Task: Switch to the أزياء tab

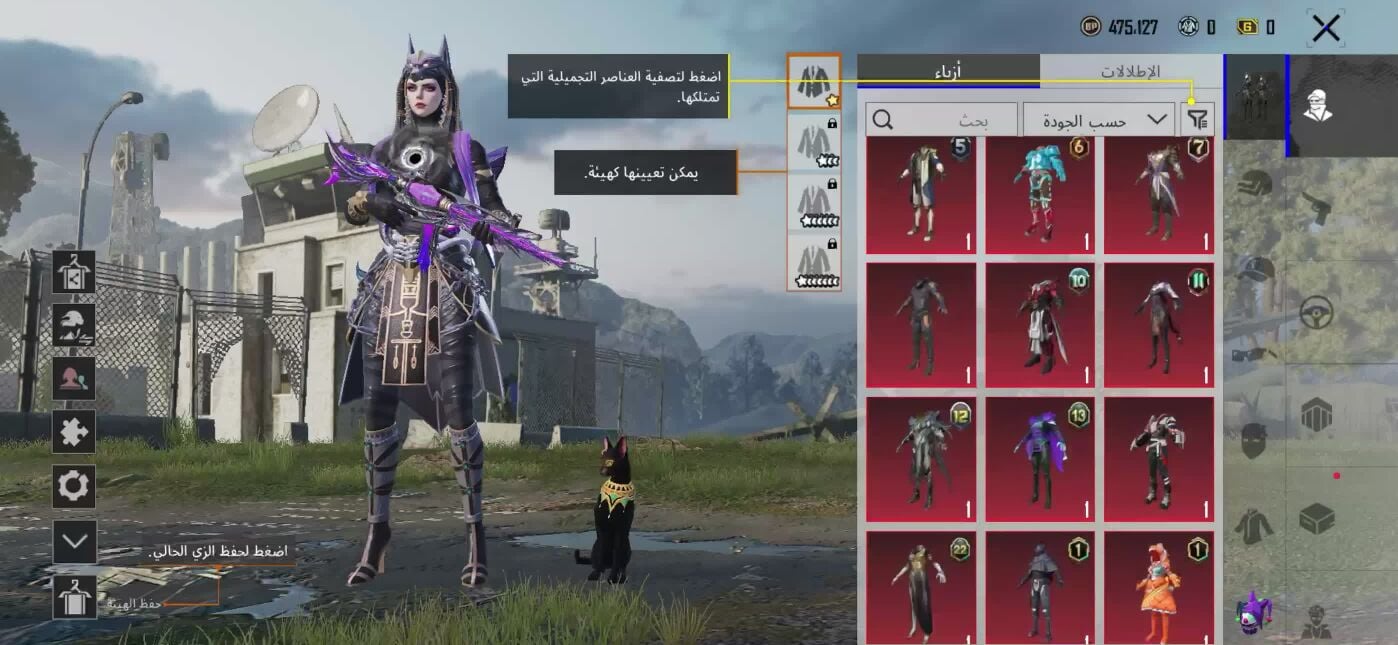Action: tap(948, 71)
